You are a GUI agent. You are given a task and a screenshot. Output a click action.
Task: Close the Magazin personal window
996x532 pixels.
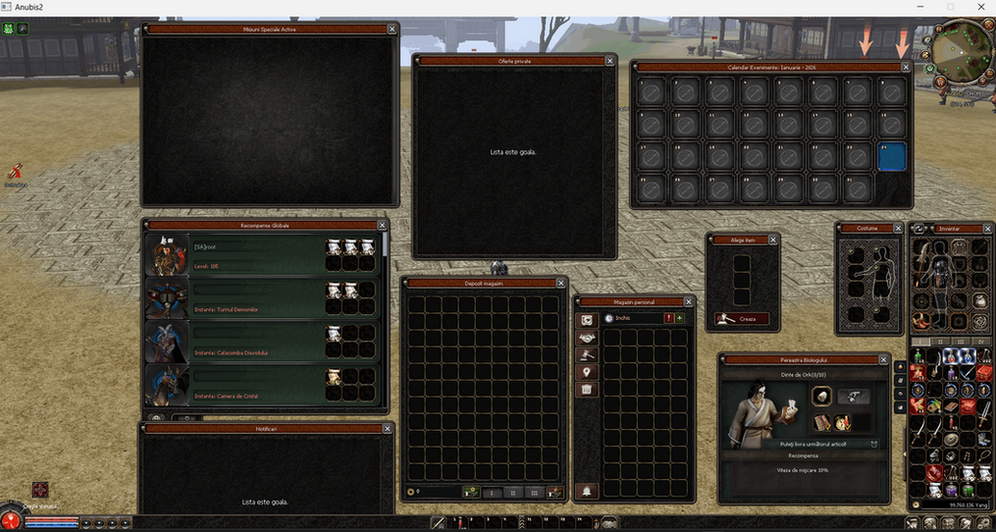pyautogui.click(x=688, y=301)
